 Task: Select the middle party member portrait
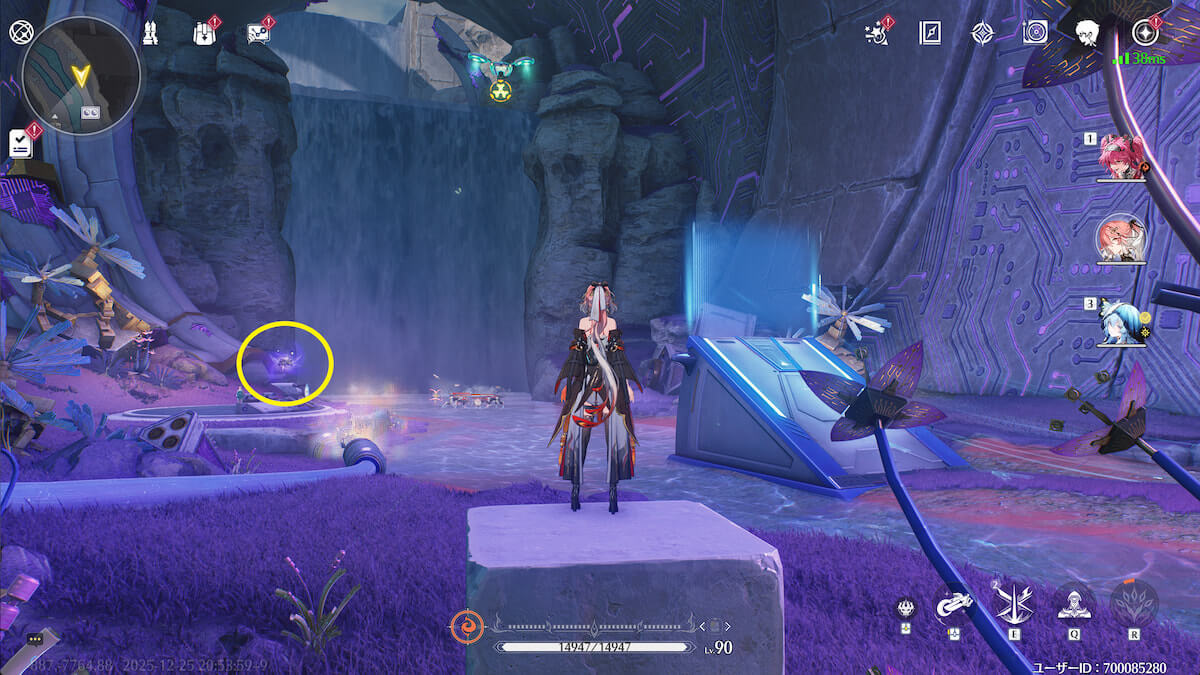pos(1120,238)
